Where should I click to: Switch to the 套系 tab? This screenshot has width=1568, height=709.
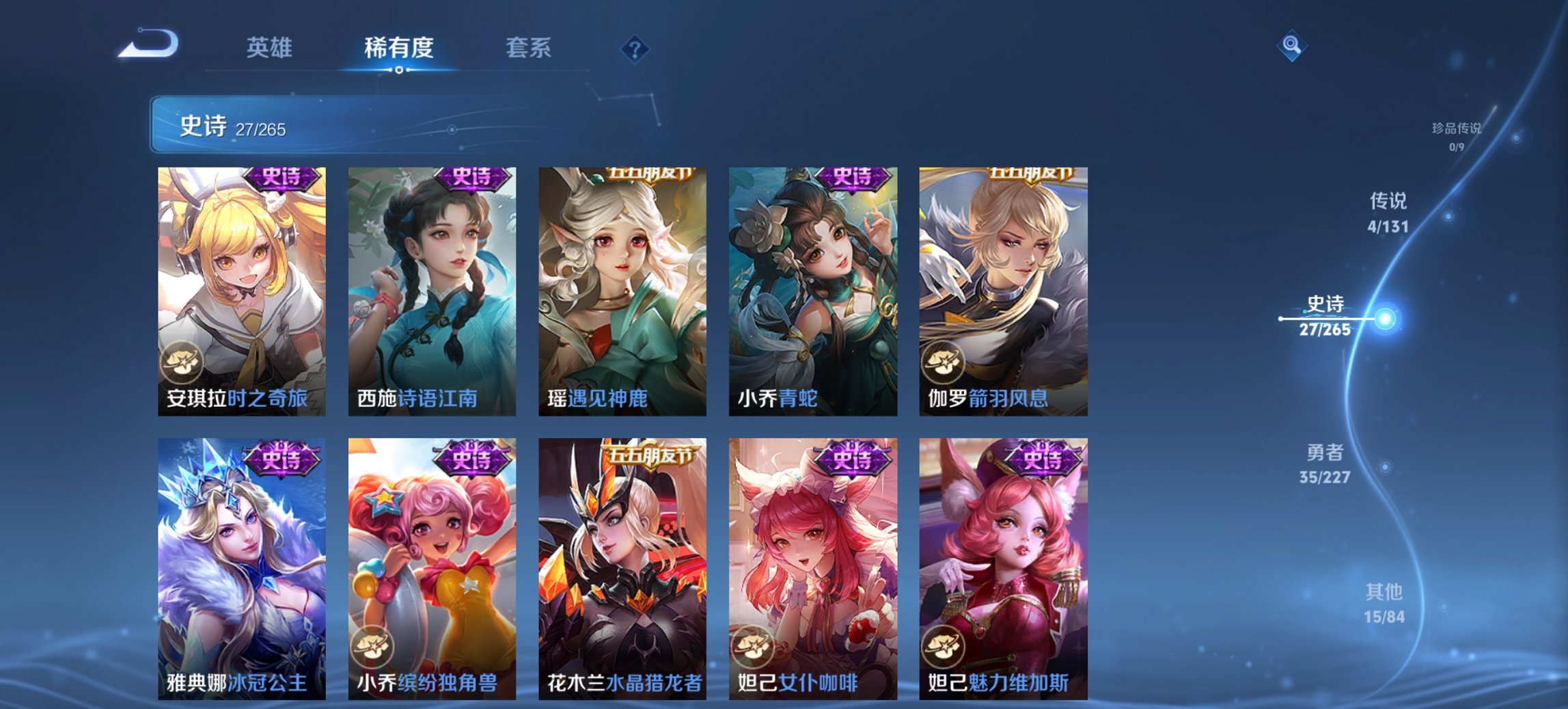tap(529, 48)
